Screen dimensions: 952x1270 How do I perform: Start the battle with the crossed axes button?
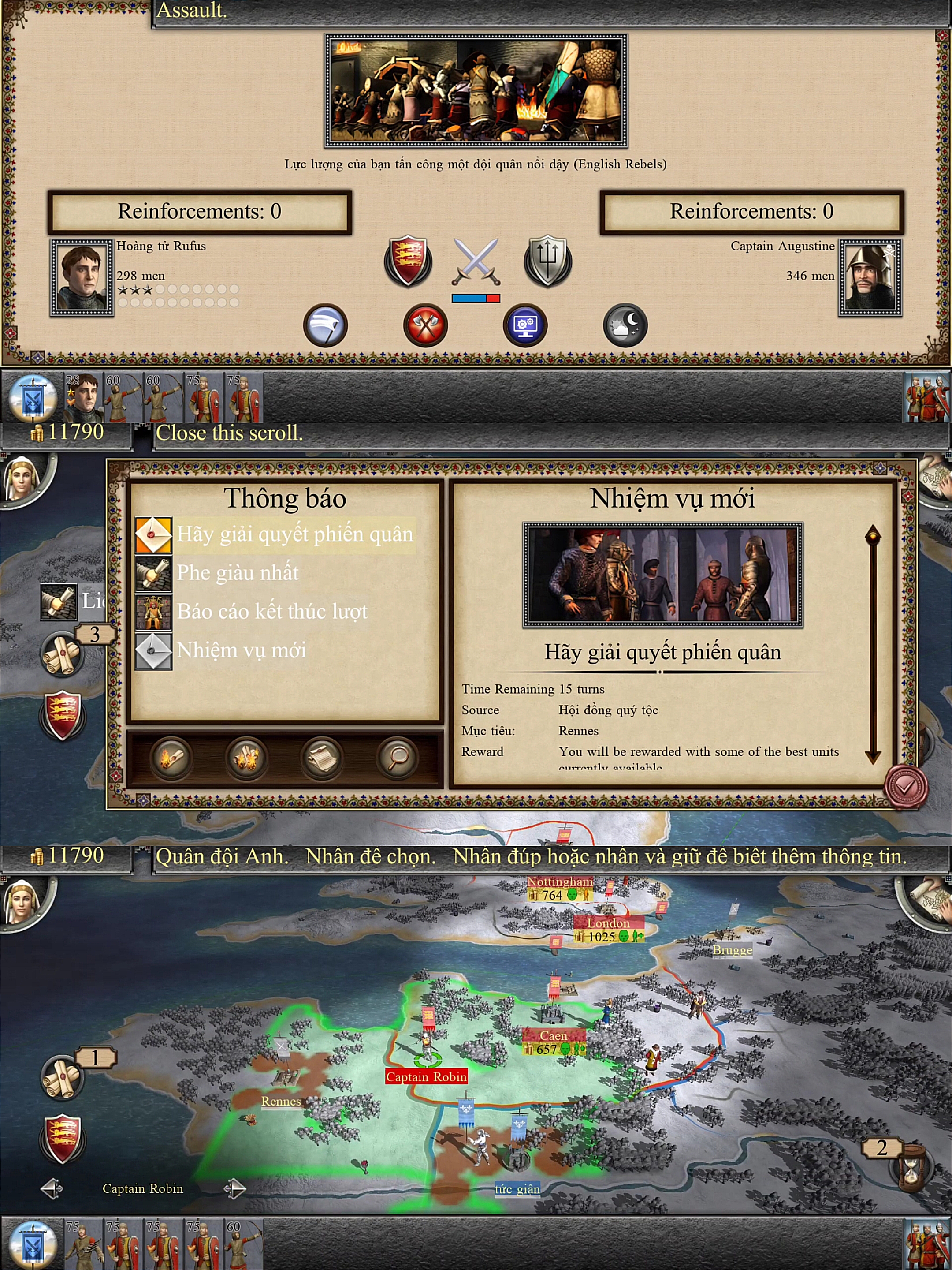[x=425, y=325]
